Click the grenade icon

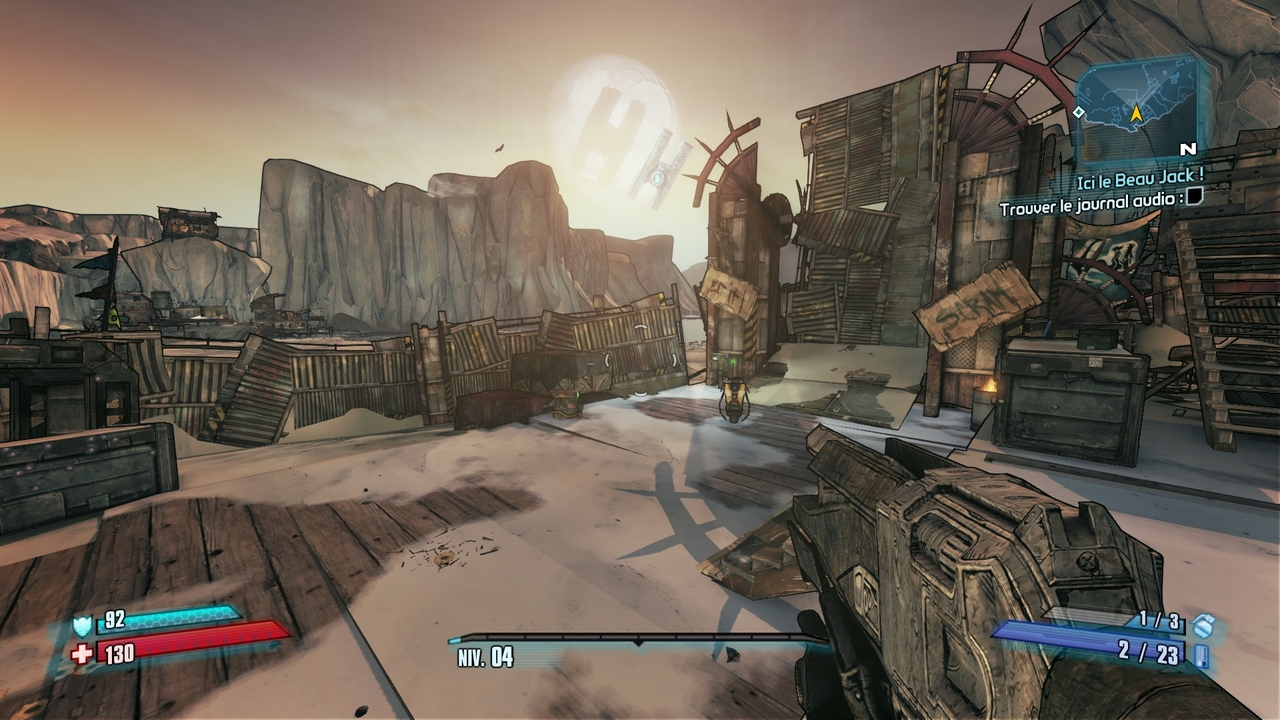pos(1204,626)
